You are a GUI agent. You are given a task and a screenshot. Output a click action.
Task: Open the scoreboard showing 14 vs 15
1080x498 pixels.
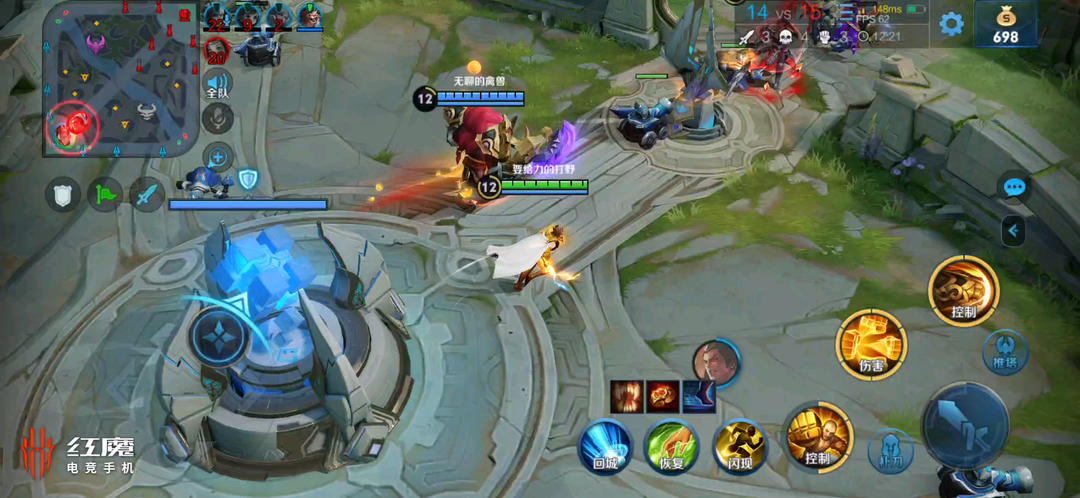pyautogui.click(x=784, y=13)
